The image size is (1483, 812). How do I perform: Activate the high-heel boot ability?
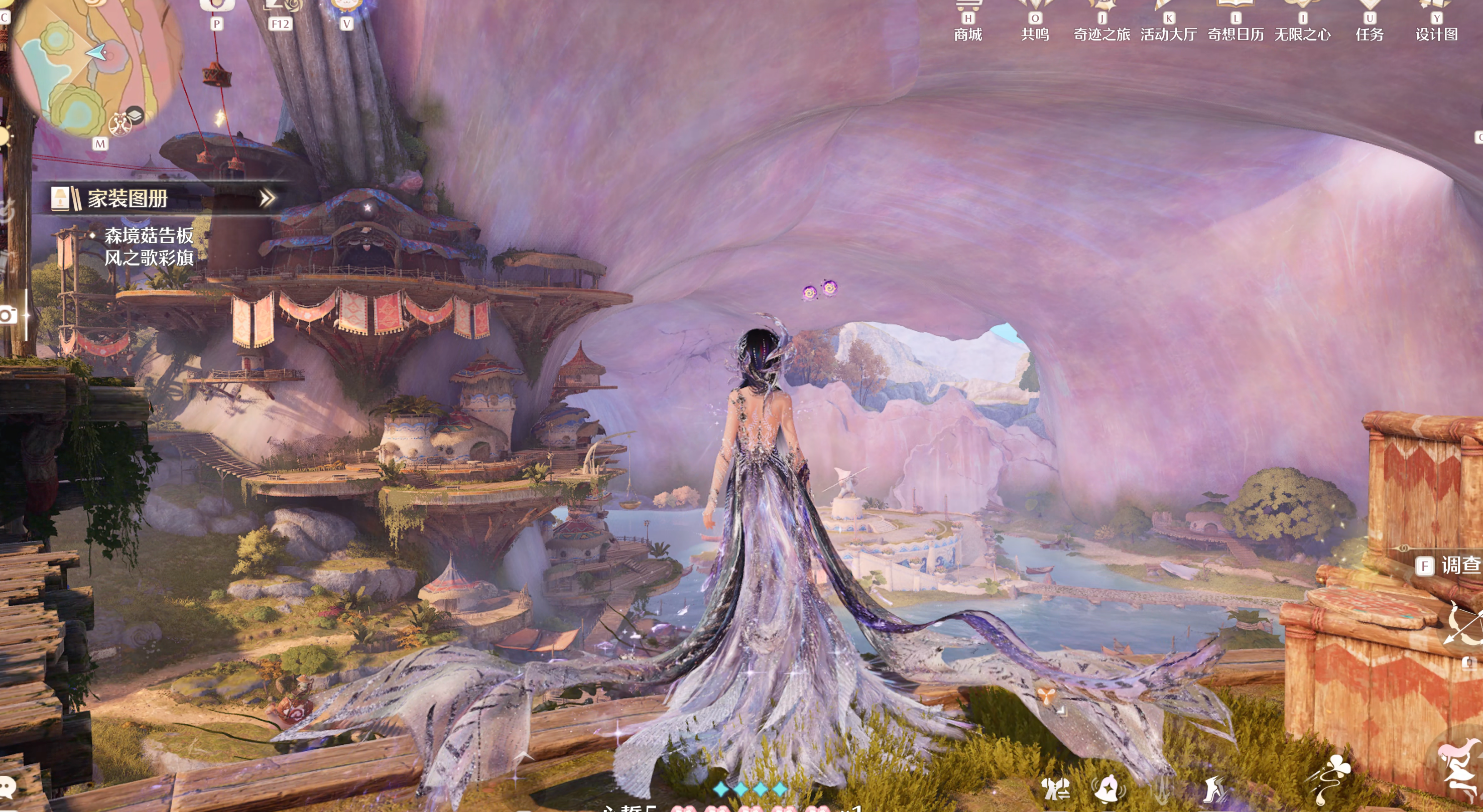coord(1215,788)
